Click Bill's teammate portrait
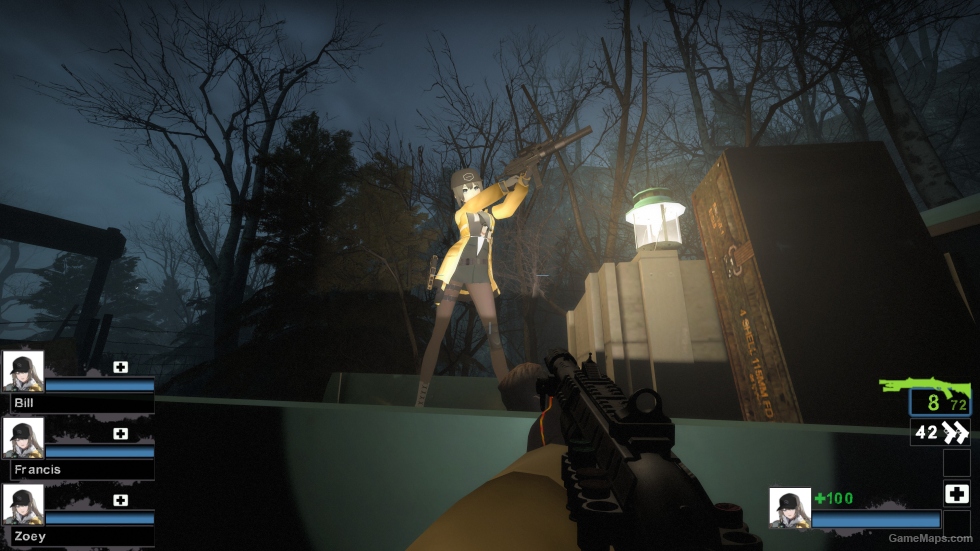This screenshot has width=980, height=551. coord(23,371)
